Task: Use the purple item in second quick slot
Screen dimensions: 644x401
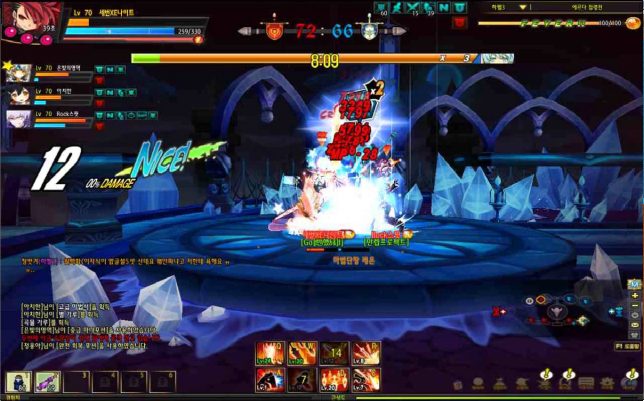Action: click(46, 381)
